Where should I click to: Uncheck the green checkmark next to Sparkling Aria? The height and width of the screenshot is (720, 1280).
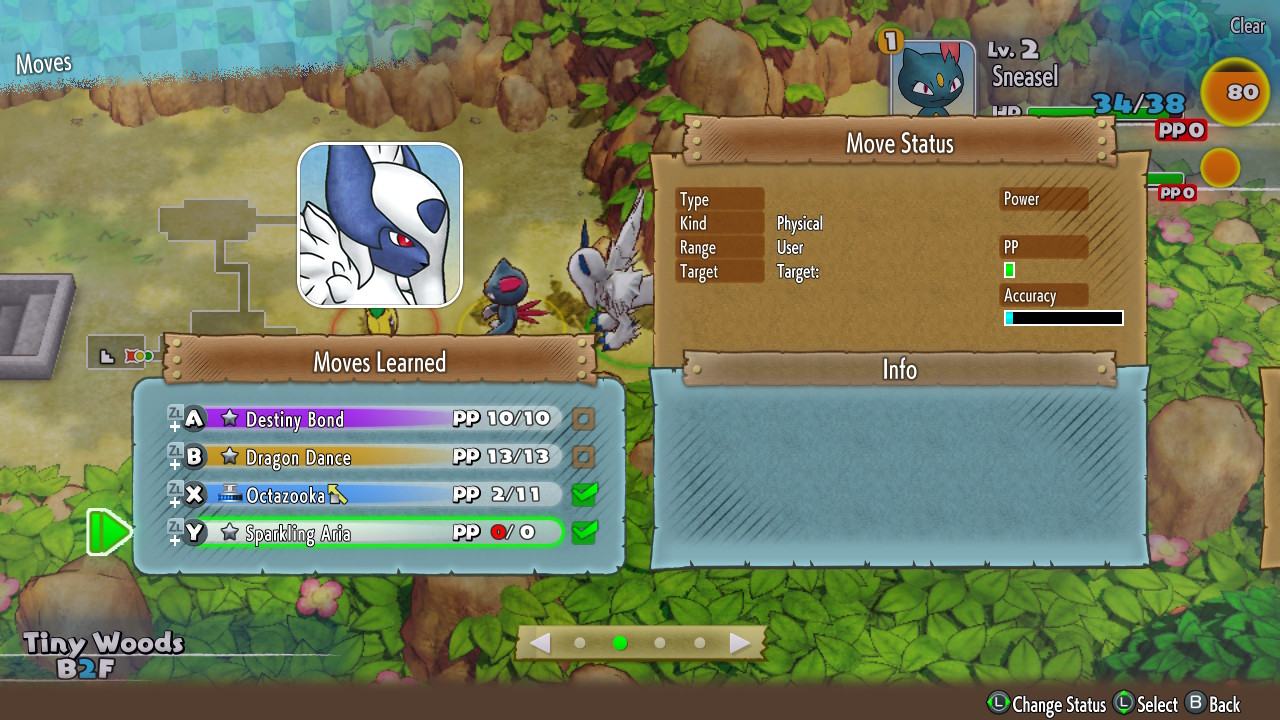[584, 532]
